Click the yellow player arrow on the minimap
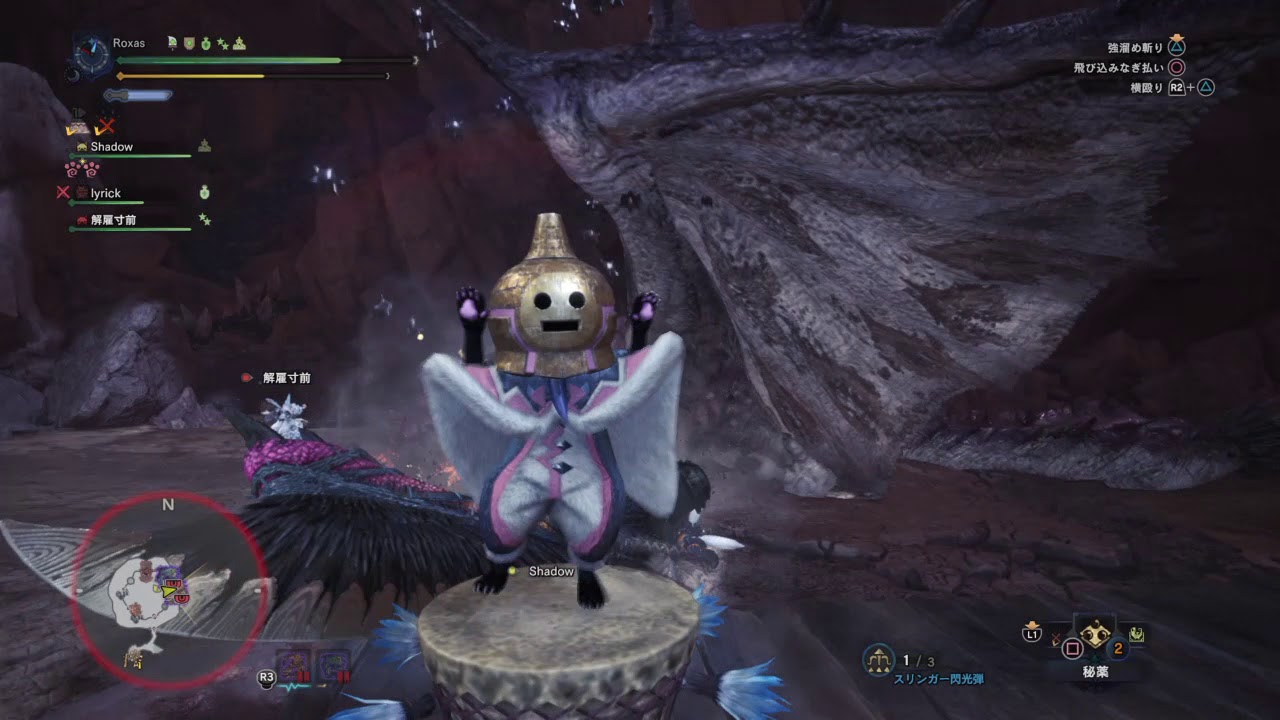 pos(170,591)
